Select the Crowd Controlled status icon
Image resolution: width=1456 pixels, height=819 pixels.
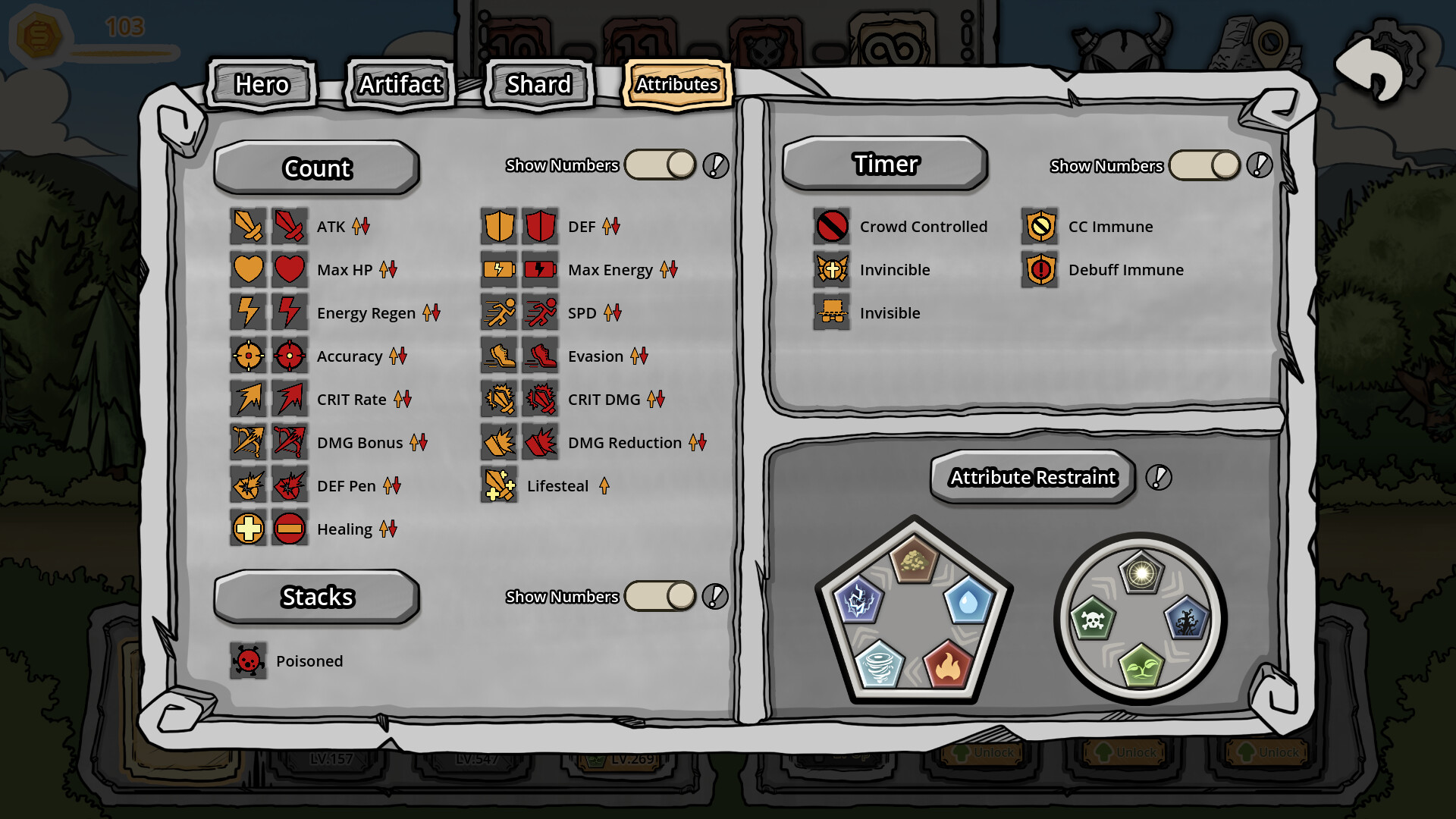click(832, 226)
